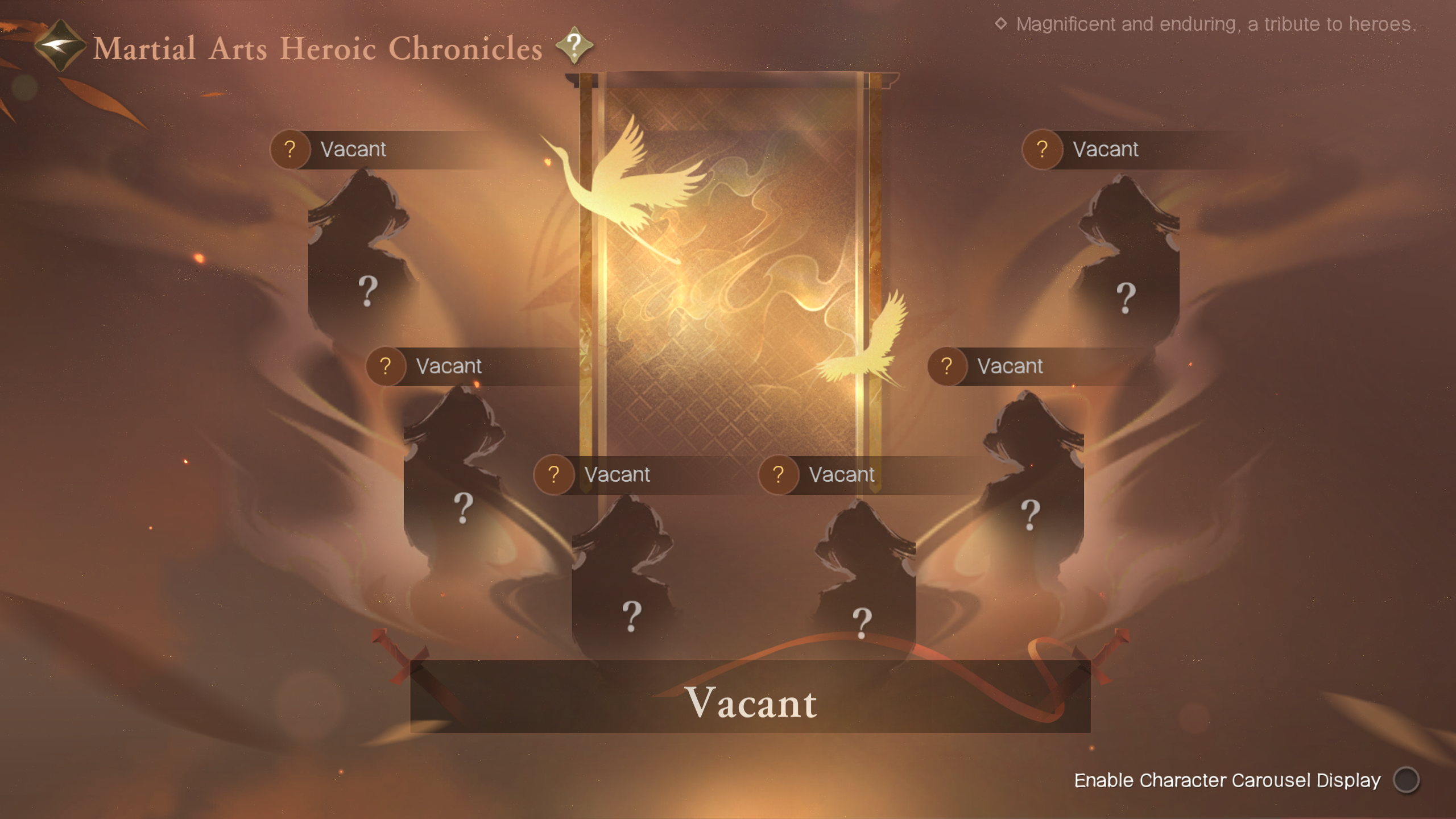
Task: Open help beside Martial Arts Heroic Chronicles
Action: pyautogui.click(x=574, y=45)
